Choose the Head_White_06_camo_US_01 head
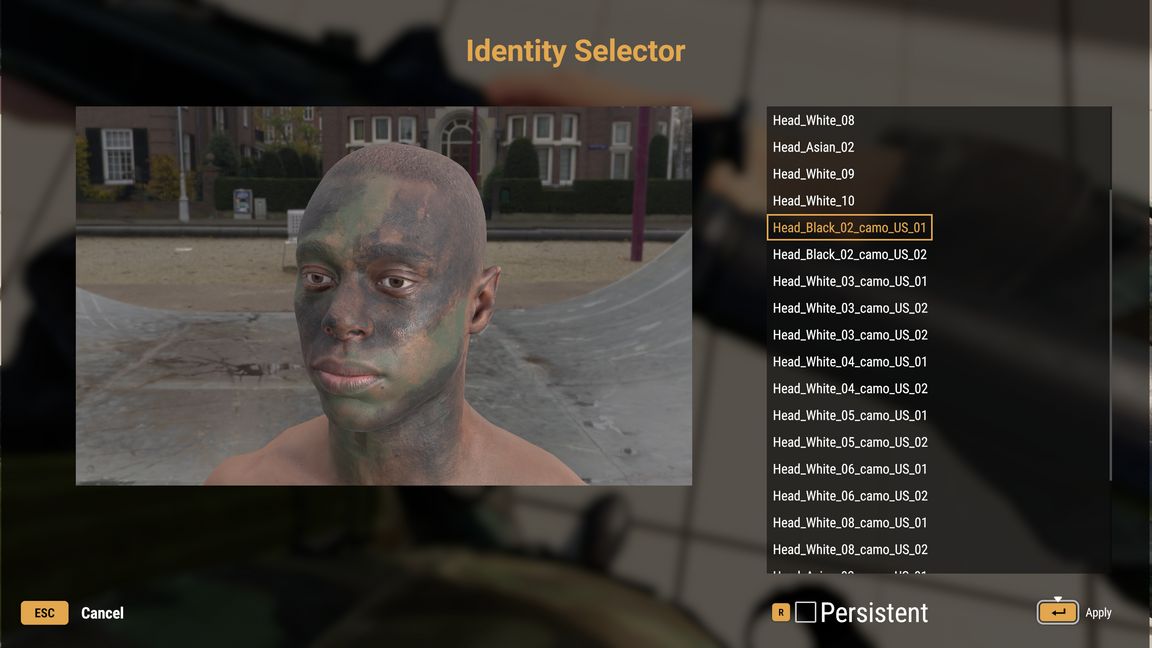1152x648 pixels. point(849,469)
